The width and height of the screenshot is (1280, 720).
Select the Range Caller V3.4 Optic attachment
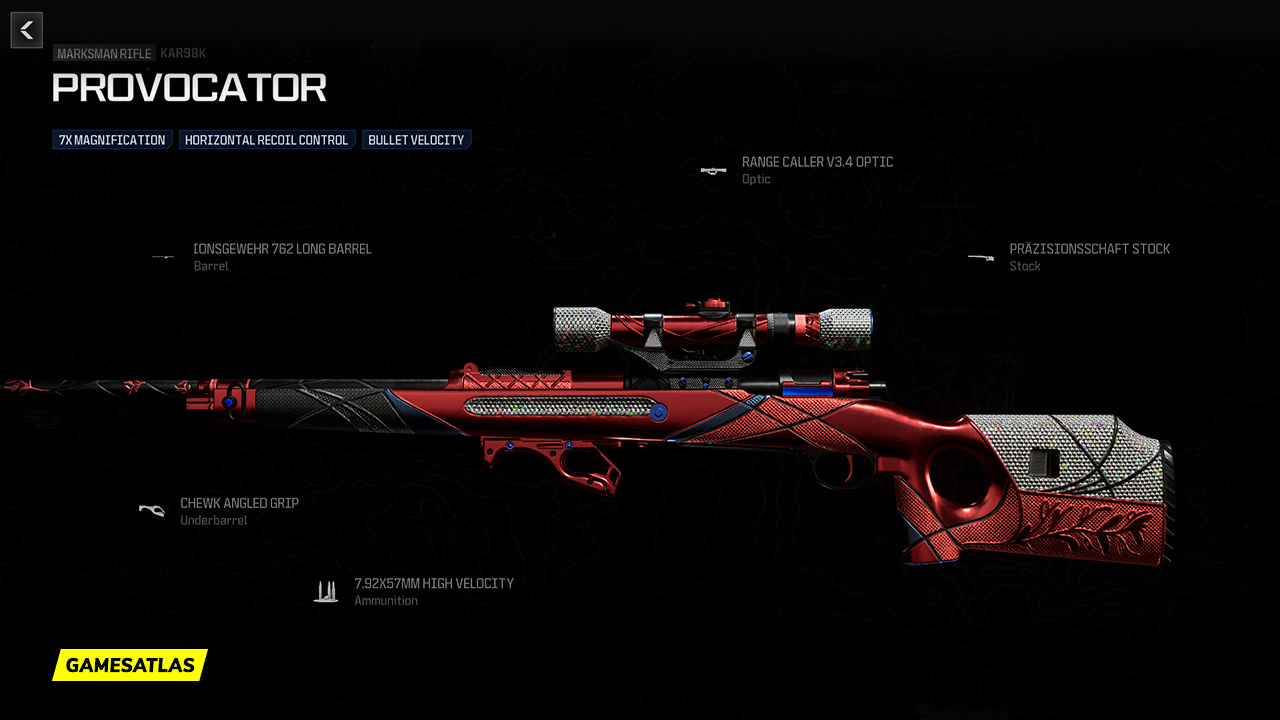click(x=816, y=162)
